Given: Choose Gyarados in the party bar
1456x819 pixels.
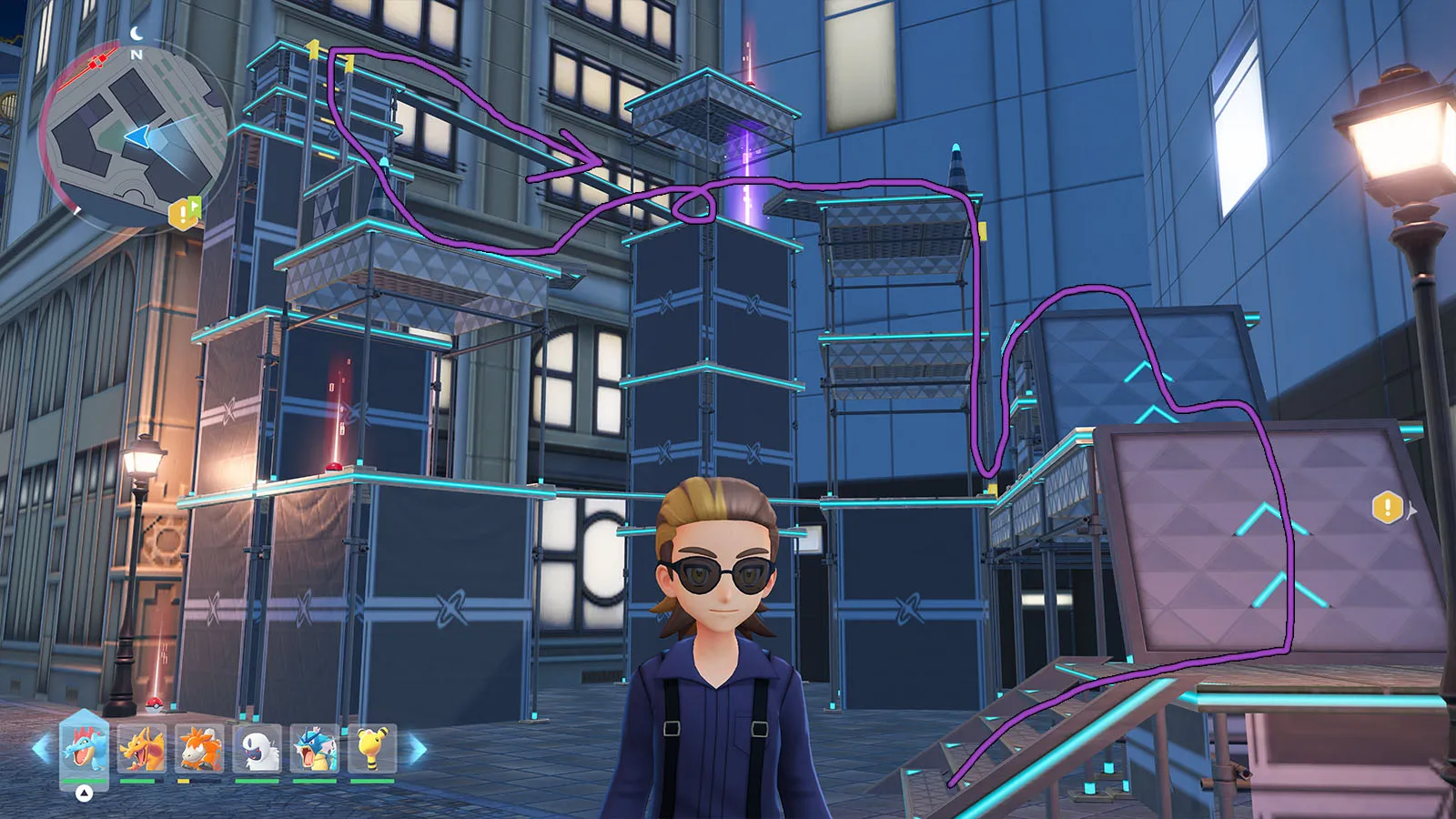Looking at the screenshot, I should [314, 748].
